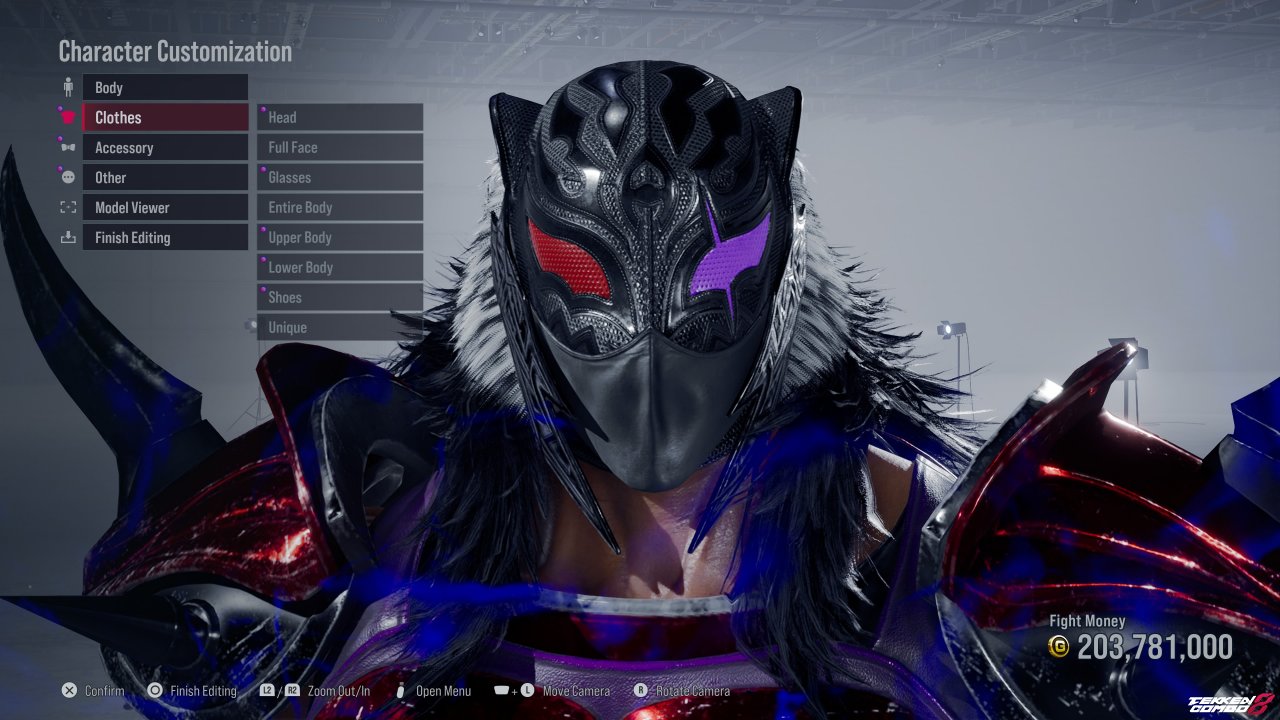Click the Accessory bow-tie icon
The height and width of the screenshot is (720, 1280).
[x=67, y=147]
